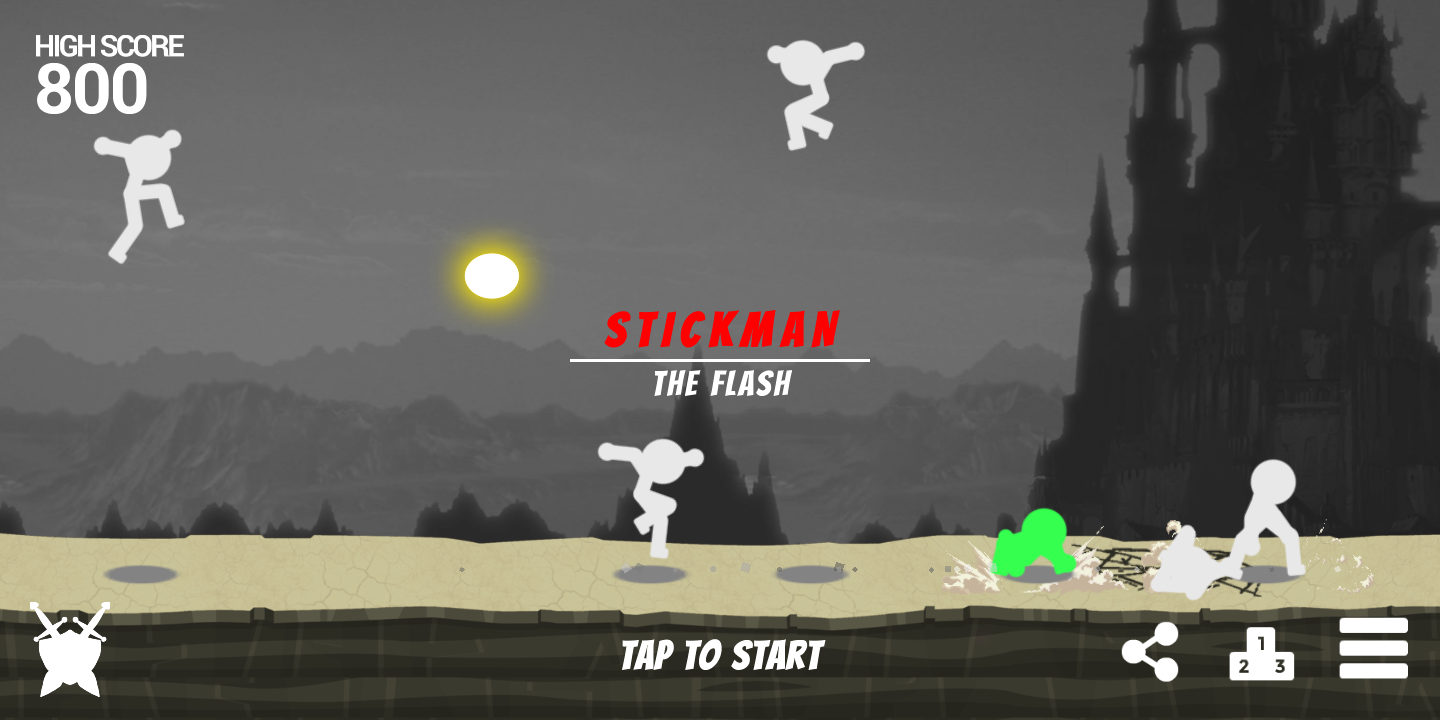Click the jumping stickman on the left
The image size is (1440, 720).
[x=140, y=195]
